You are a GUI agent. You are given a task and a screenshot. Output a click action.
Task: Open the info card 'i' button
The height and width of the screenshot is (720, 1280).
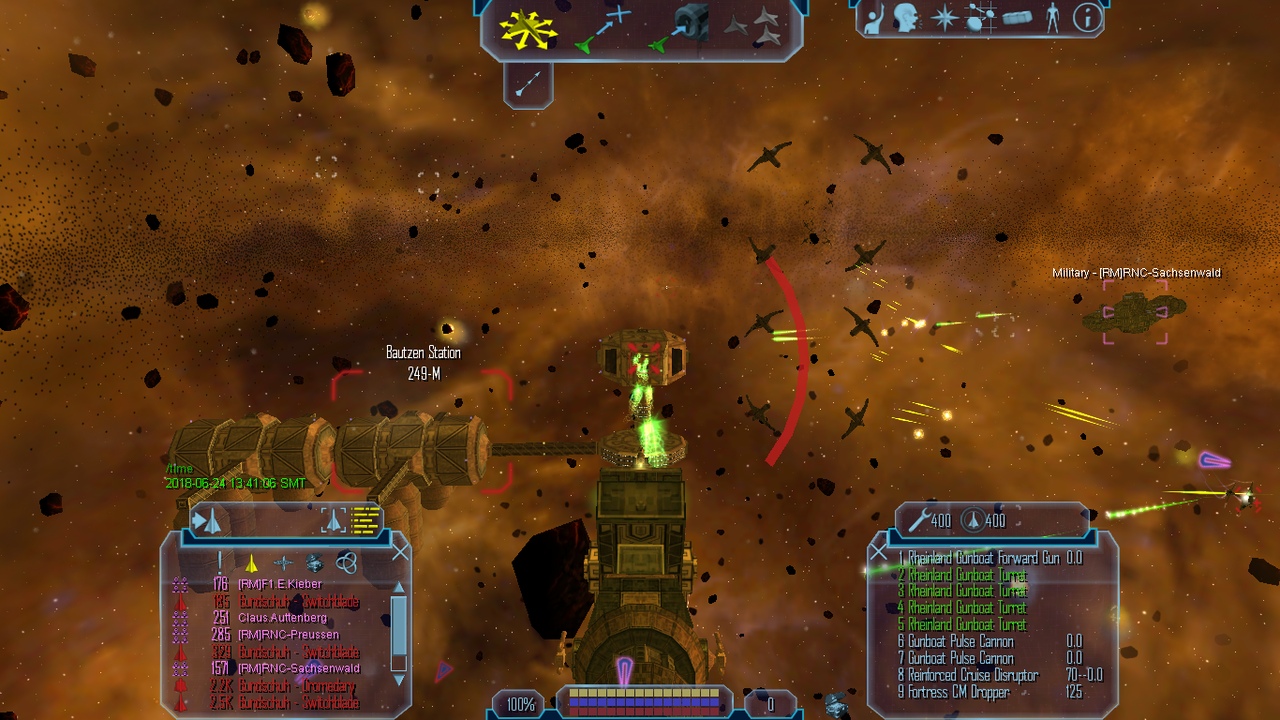coord(1087,18)
